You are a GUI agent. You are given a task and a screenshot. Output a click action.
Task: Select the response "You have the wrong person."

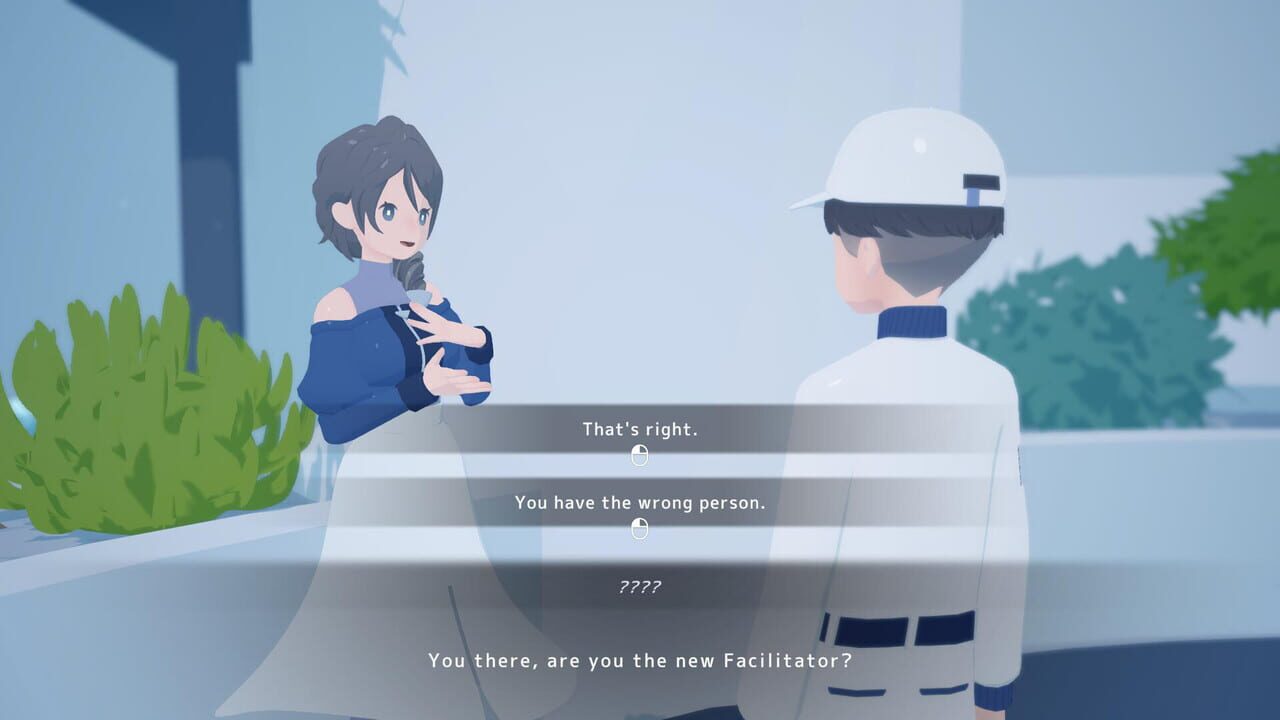(x=640, y=502)
